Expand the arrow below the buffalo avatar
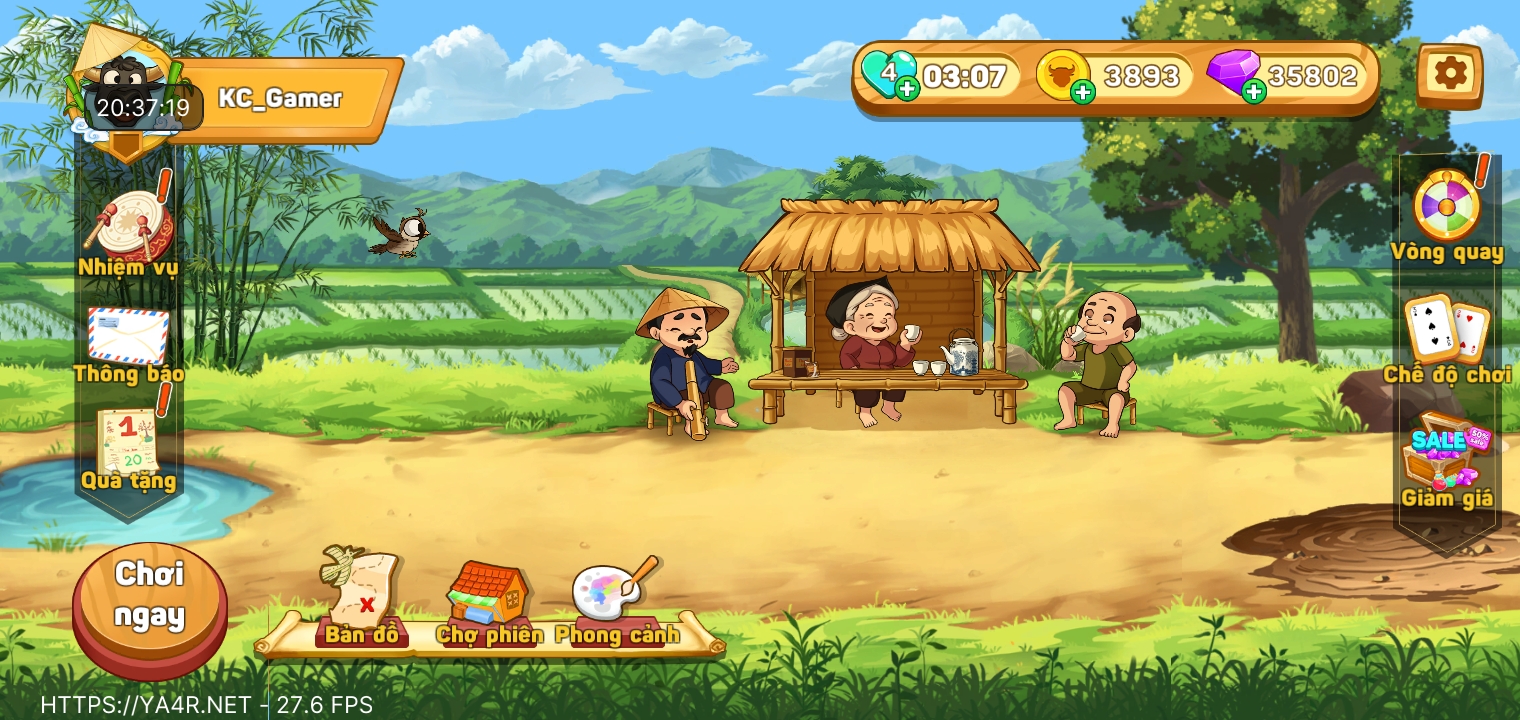The height and width of the screenshot is (720, 1520). pyautogui.click(x=126, y=146)
